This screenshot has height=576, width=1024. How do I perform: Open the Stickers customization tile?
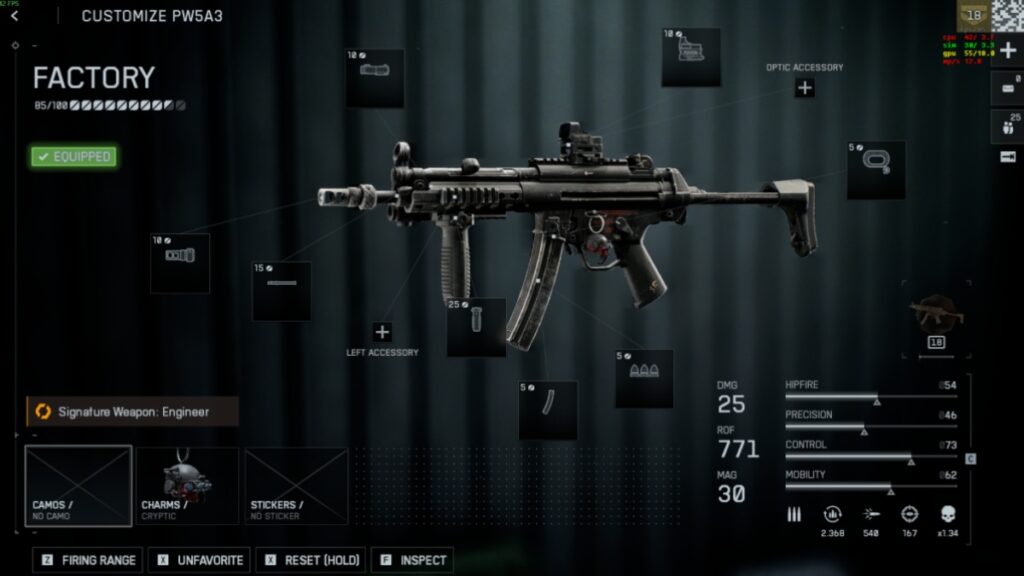[x=296, y=486]
